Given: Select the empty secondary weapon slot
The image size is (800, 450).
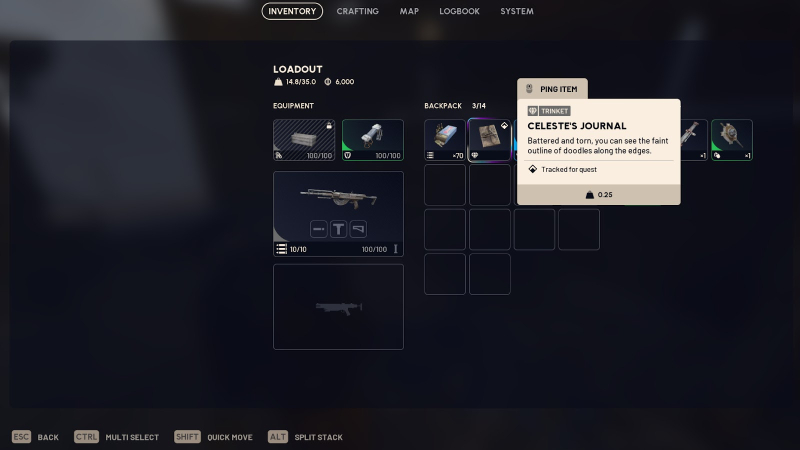Looking at the screenshot, I should coord(338,306).
